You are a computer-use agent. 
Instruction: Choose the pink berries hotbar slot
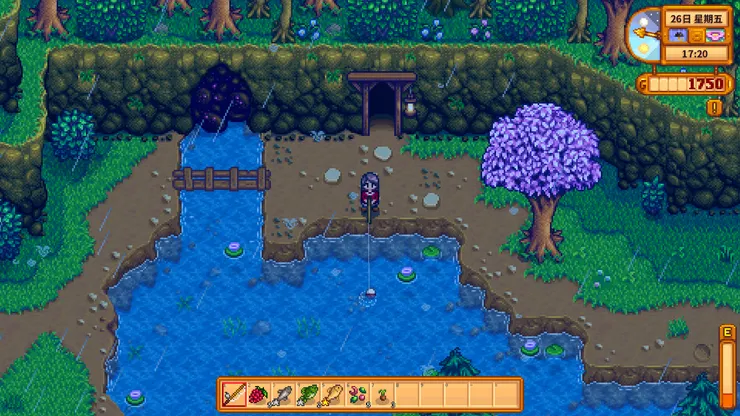pos(357,394)
